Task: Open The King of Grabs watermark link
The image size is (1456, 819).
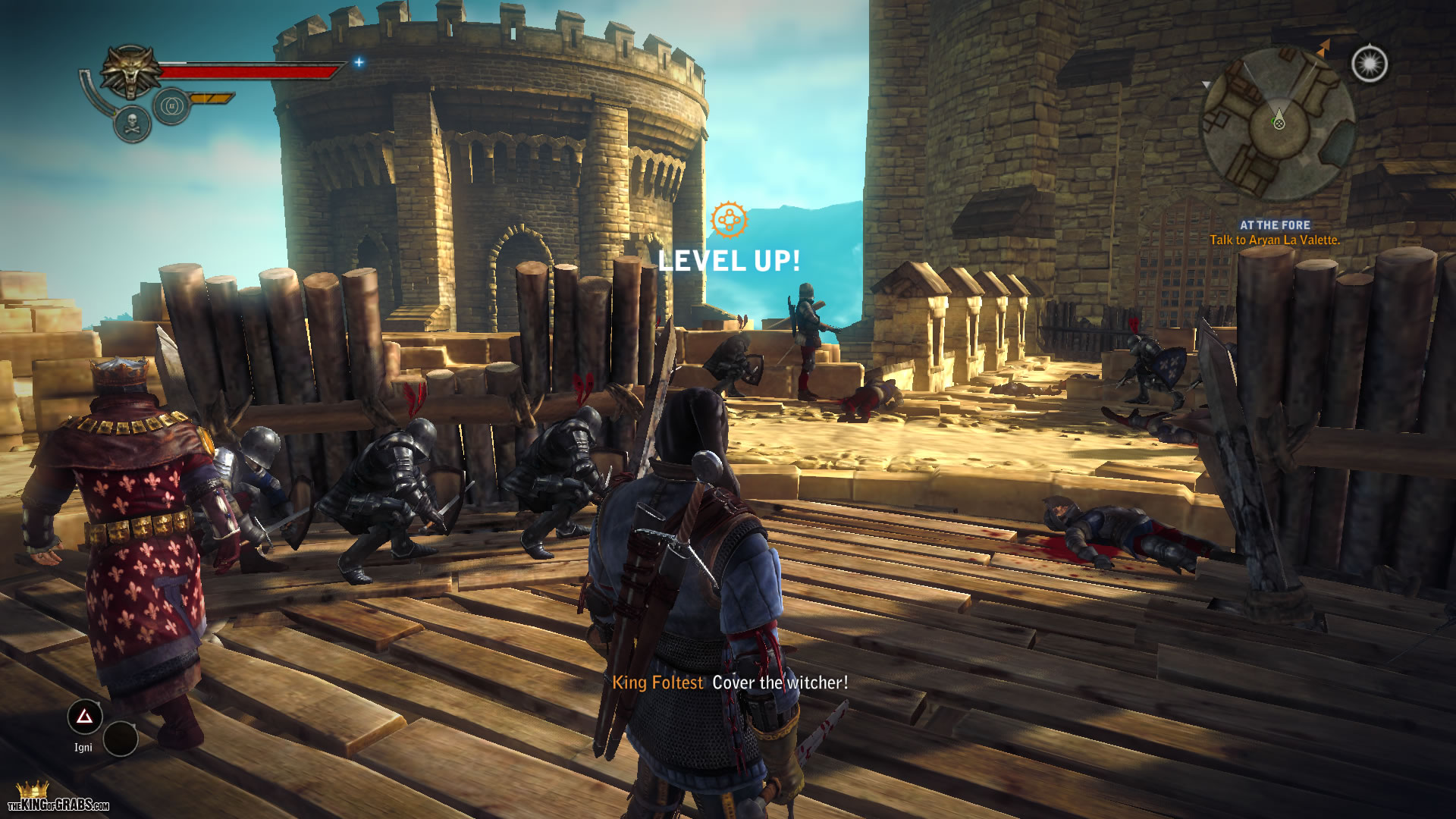Action: tap(58, 799)
